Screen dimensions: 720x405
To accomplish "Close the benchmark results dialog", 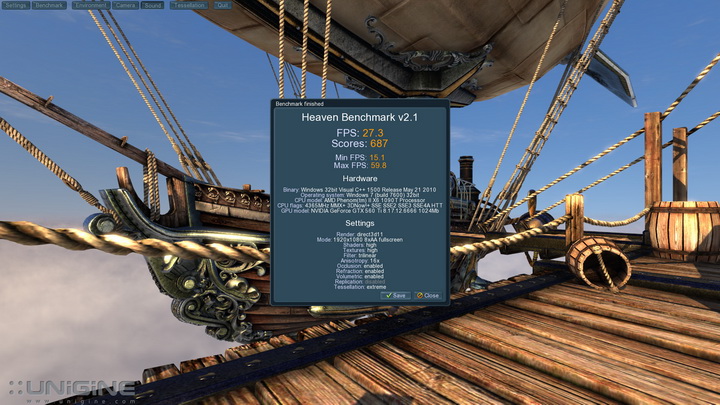I will point(428,295).
